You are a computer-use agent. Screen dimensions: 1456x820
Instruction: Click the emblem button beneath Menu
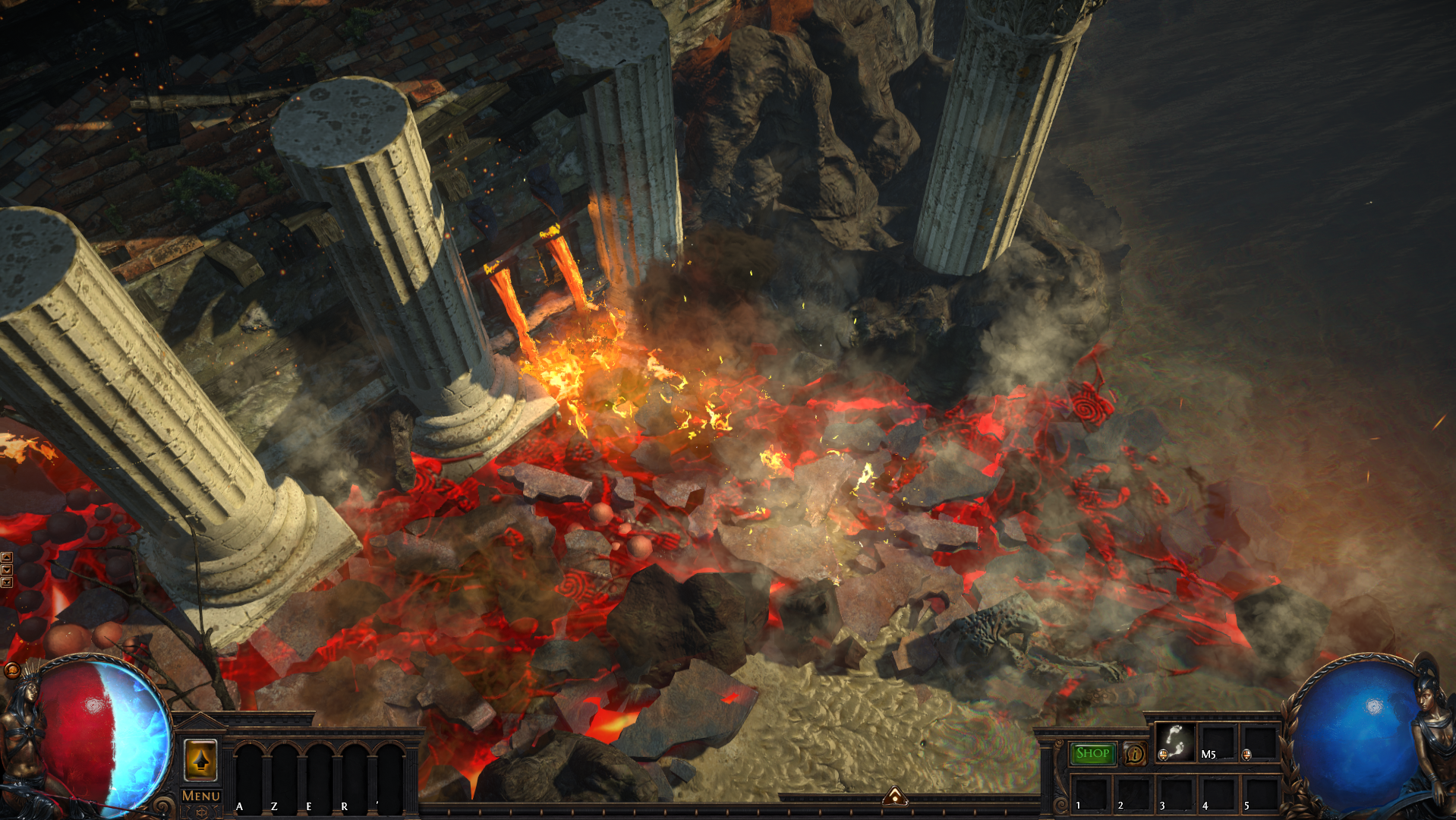click(200, 812)
